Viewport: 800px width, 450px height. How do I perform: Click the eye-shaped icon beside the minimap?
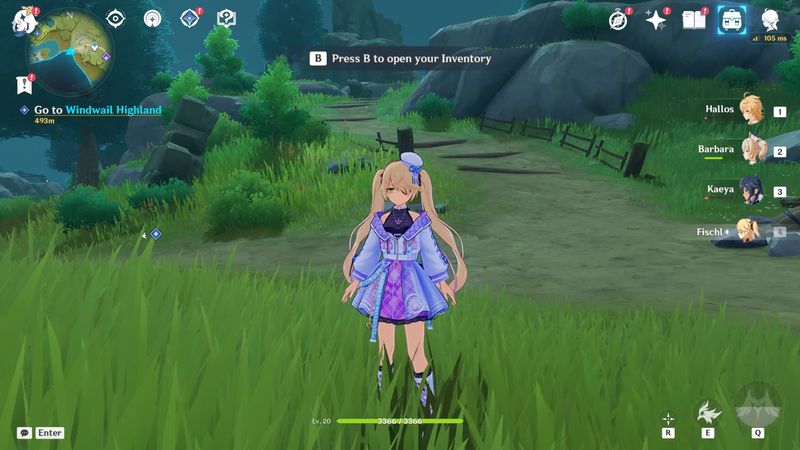[116, 18]
